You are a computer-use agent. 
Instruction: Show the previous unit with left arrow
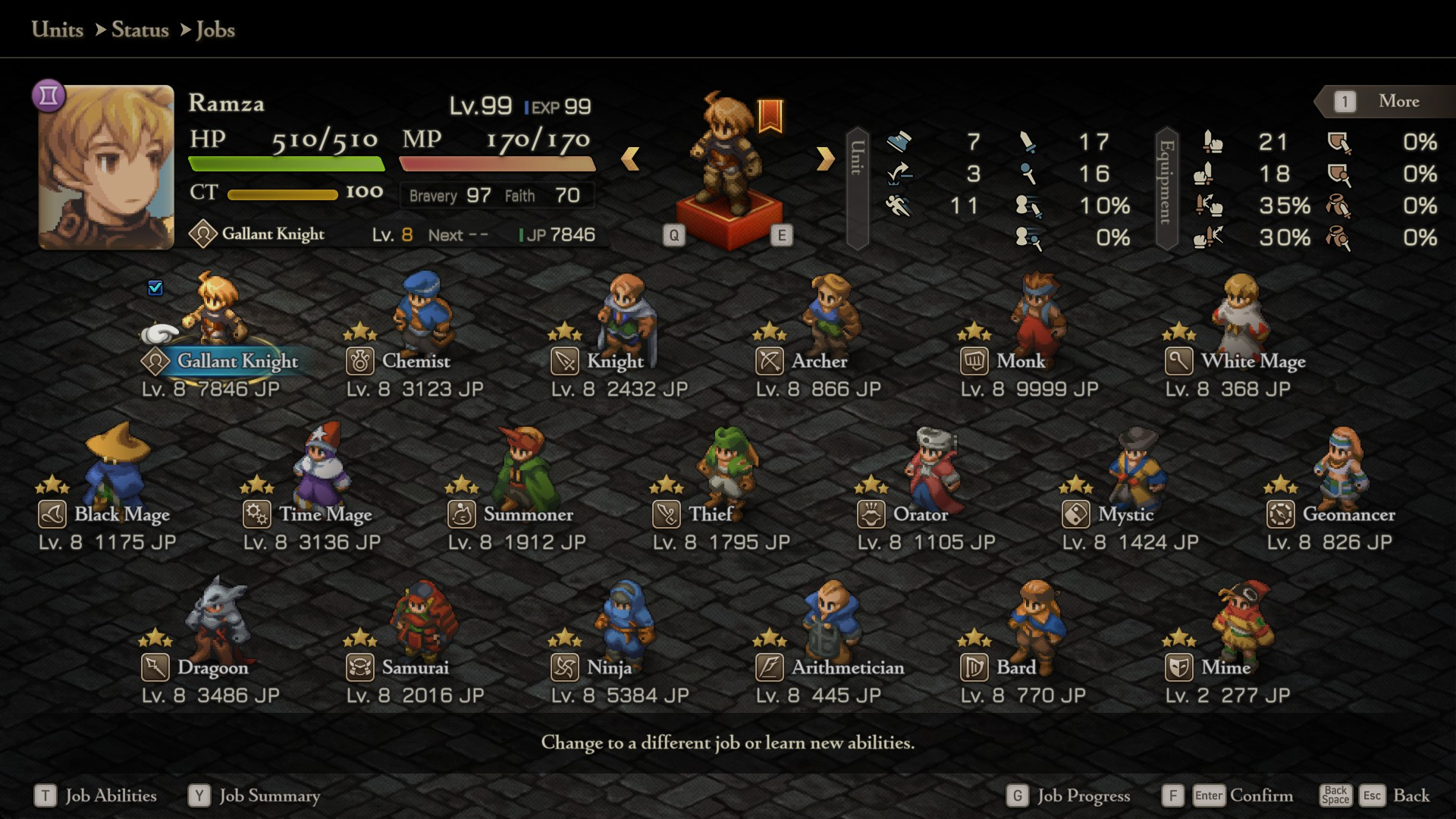[630, 158]
